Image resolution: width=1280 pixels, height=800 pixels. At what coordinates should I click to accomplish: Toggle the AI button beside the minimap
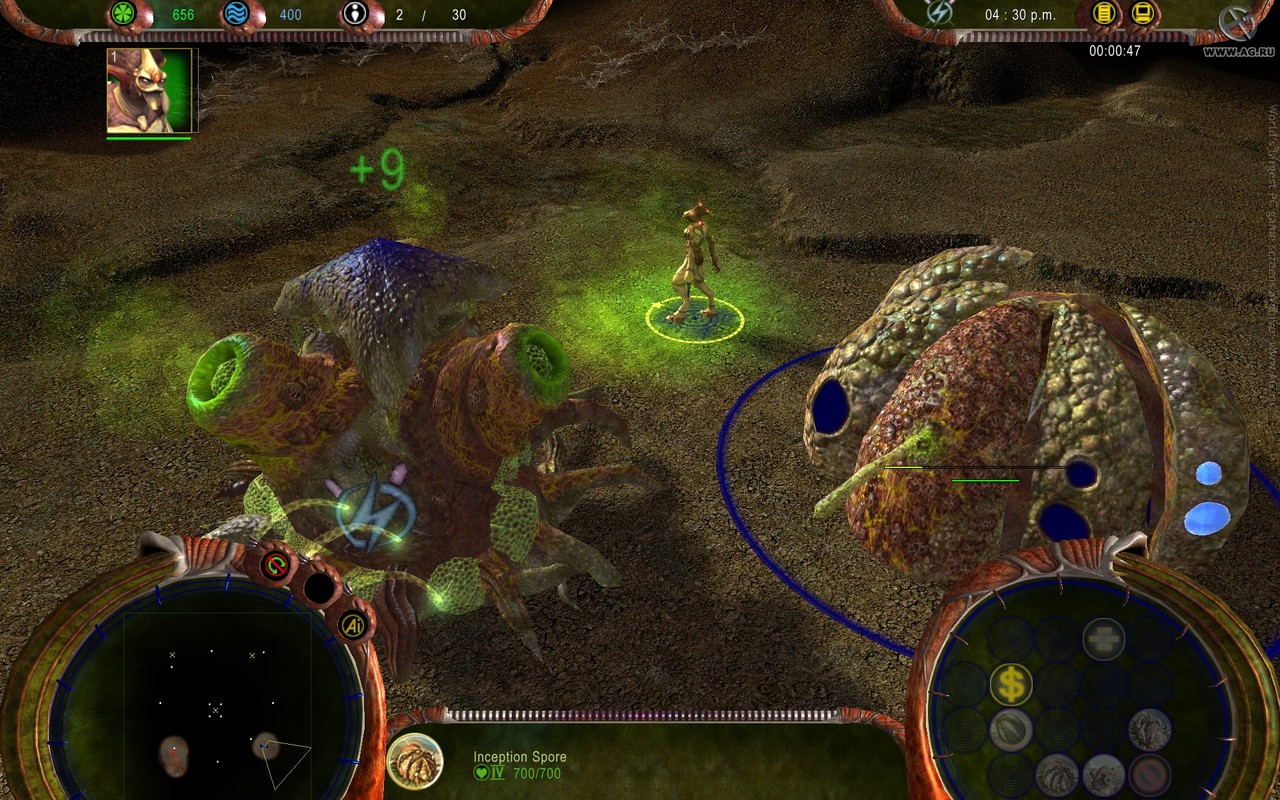coord(353,626)
